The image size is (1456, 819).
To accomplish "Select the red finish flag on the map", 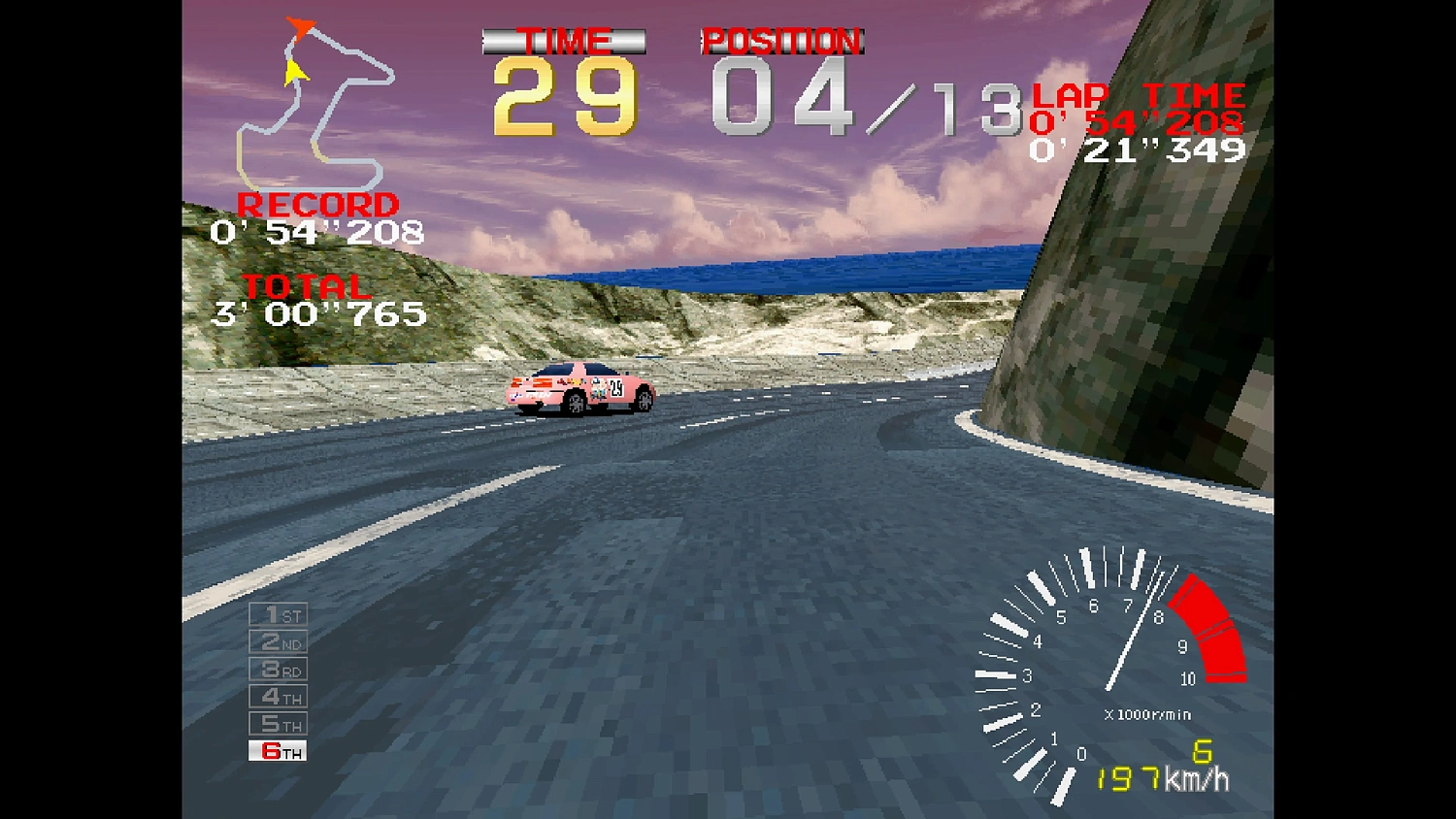I will (x=301, y=27).
